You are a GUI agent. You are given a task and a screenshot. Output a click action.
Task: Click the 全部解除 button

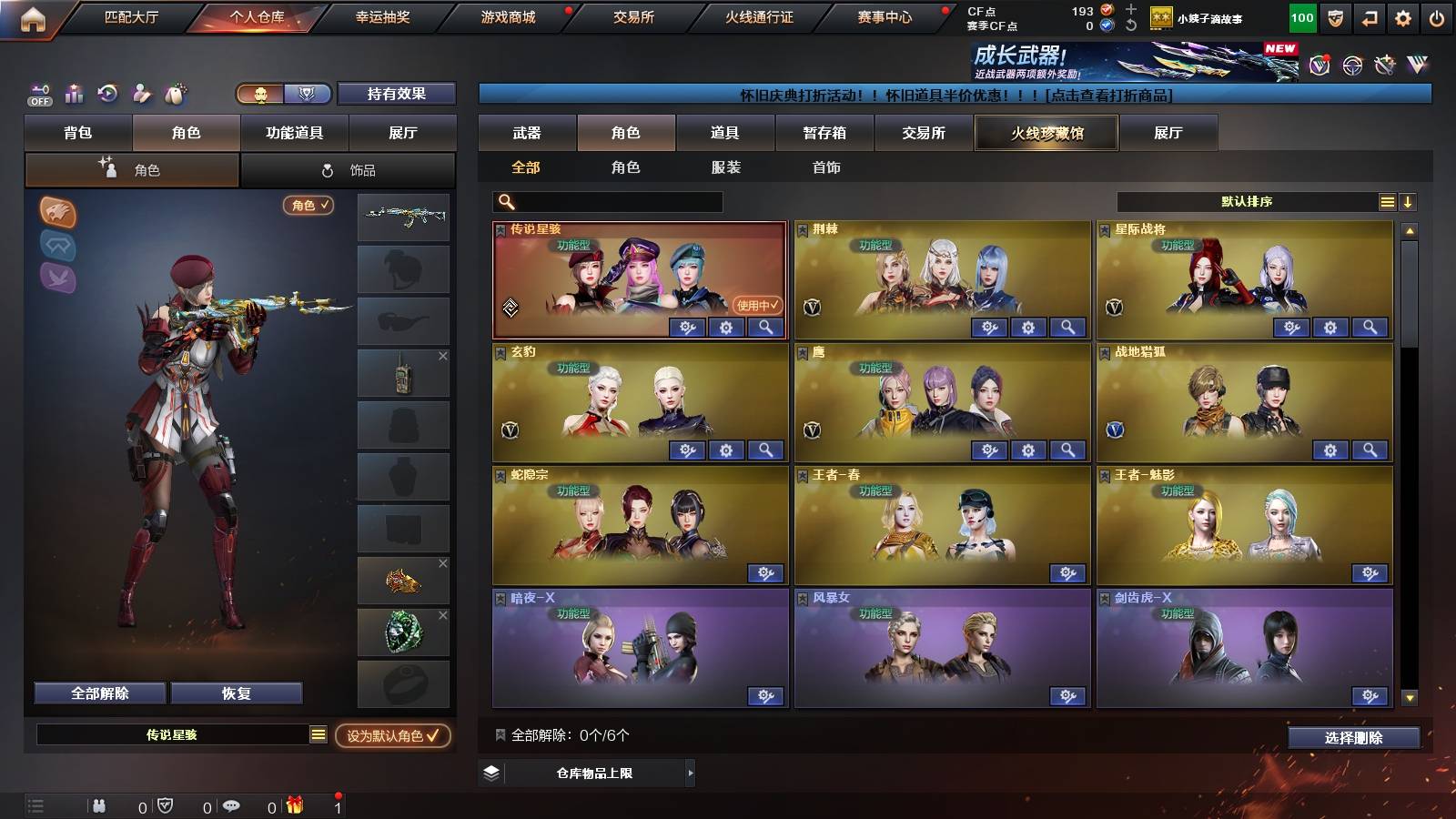click(x=98, y=693)
